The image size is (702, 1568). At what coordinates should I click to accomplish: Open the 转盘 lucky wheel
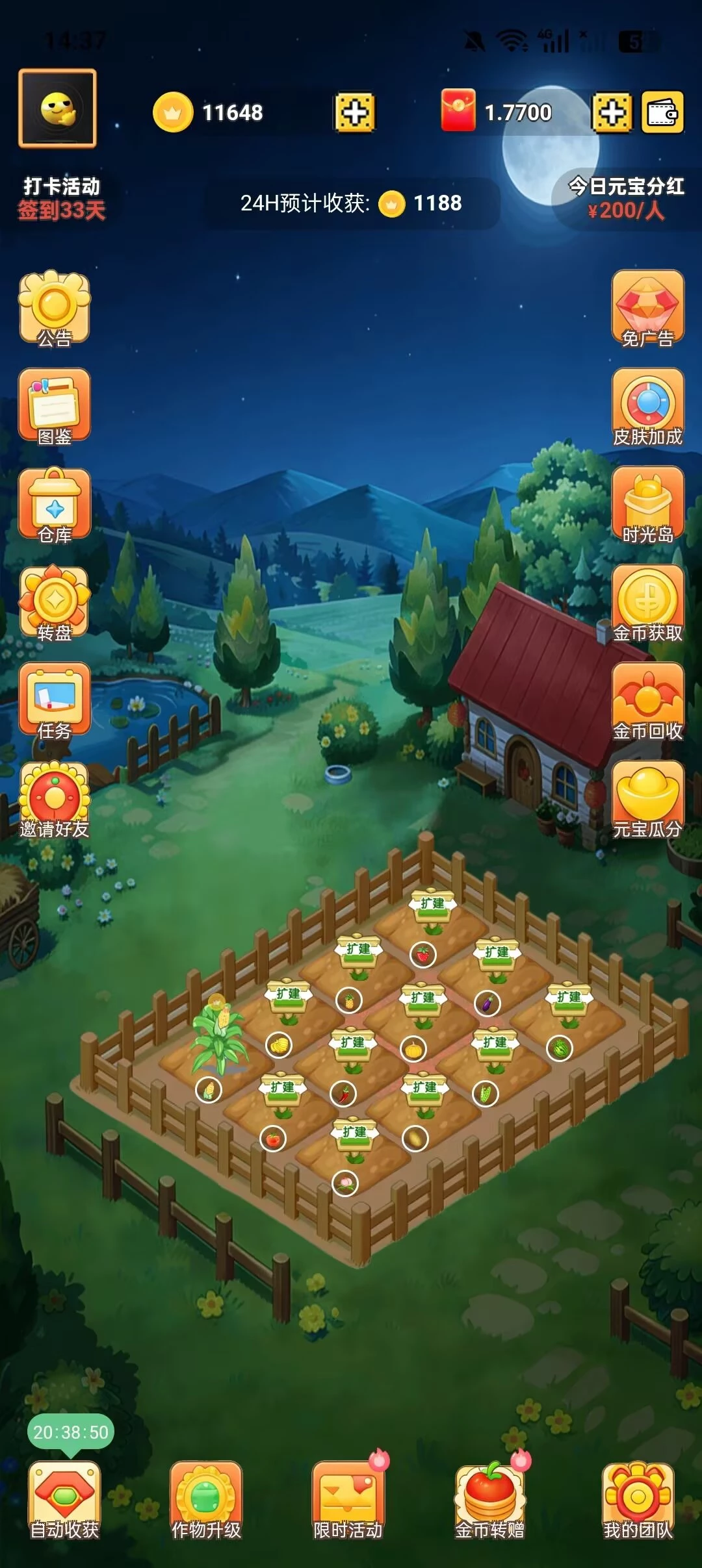(55, 602)
